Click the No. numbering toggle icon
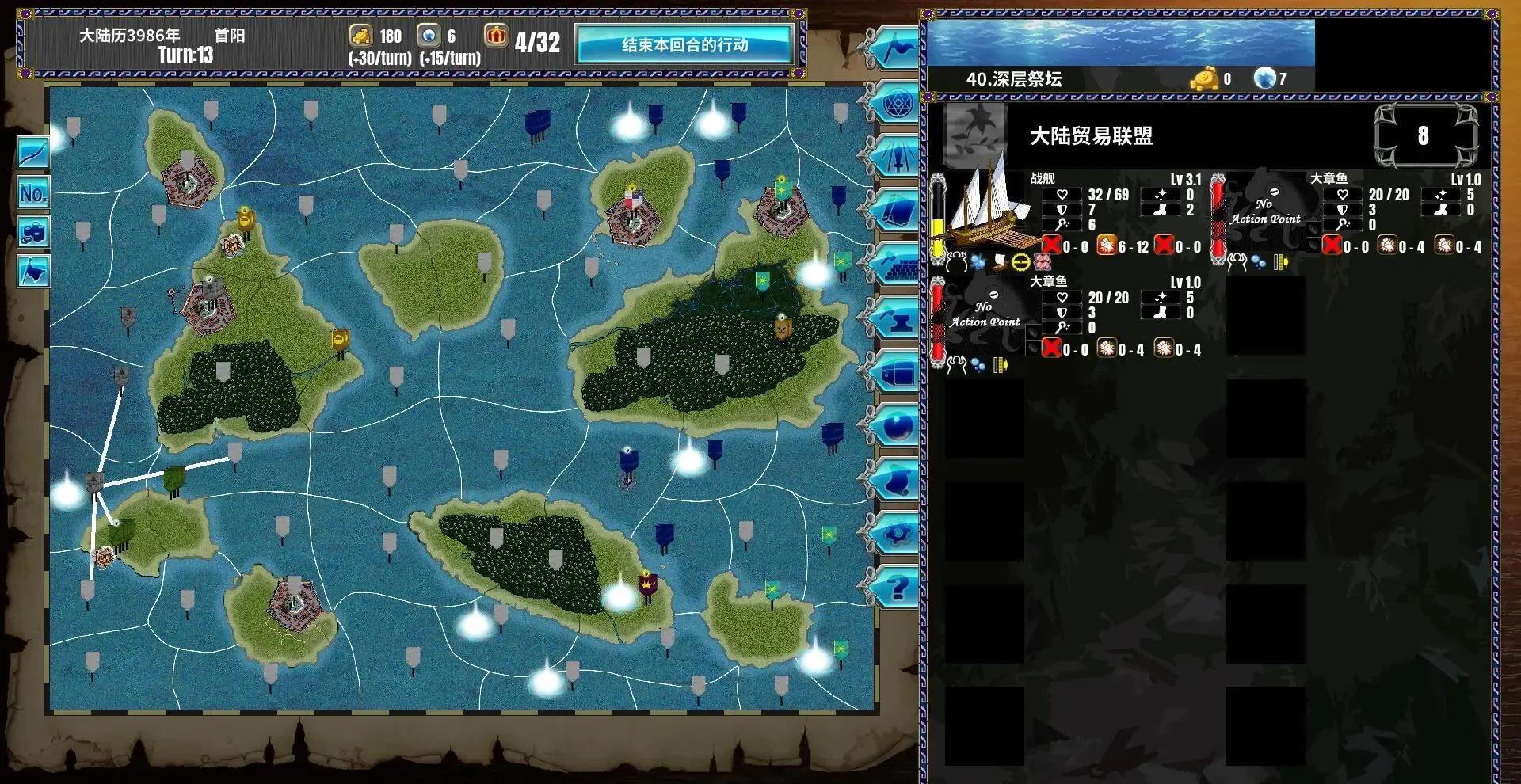 32,192
